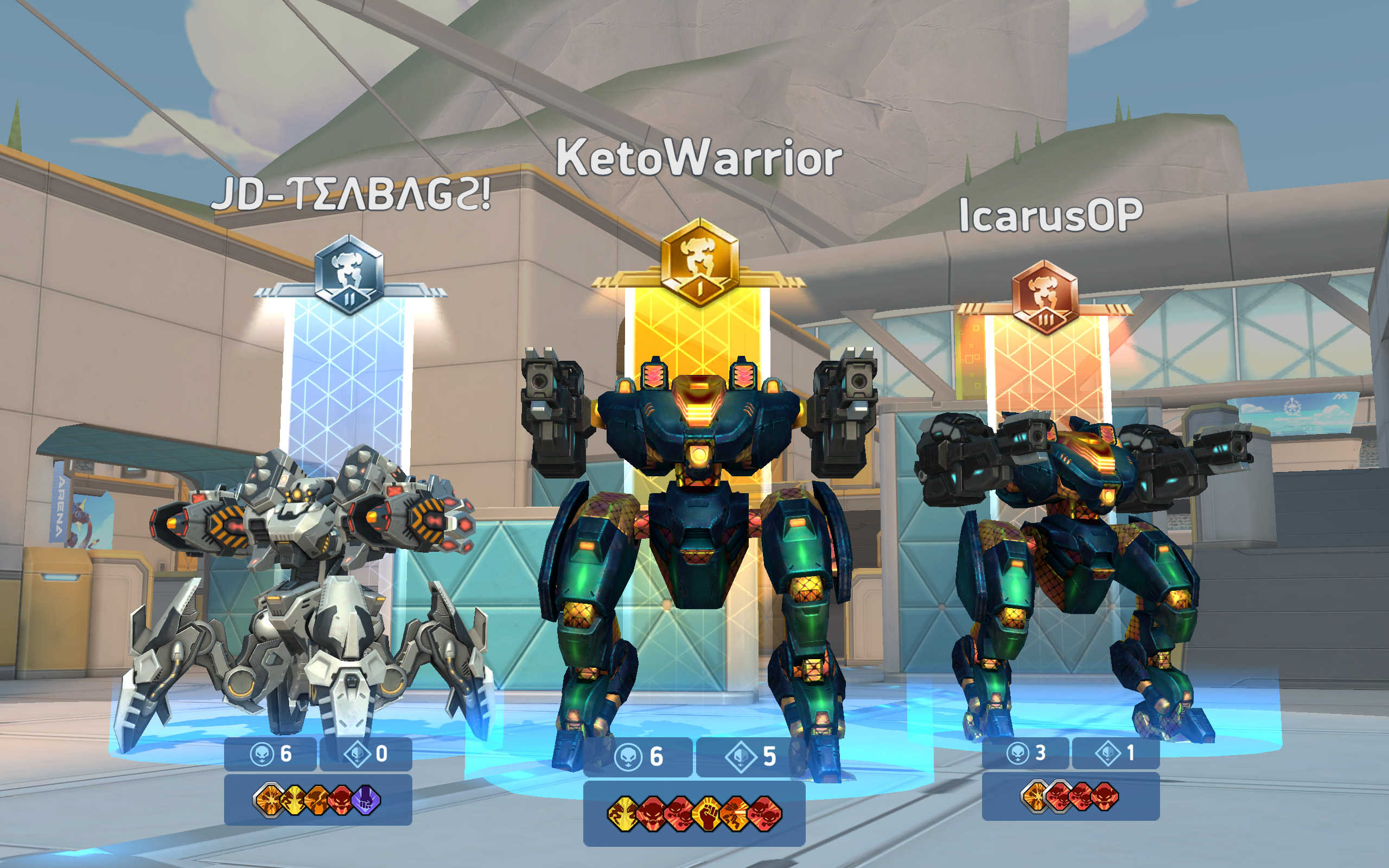
Task: Click the kill count skull icon under KetoWarrior
Action: click(x=628, y=757)
